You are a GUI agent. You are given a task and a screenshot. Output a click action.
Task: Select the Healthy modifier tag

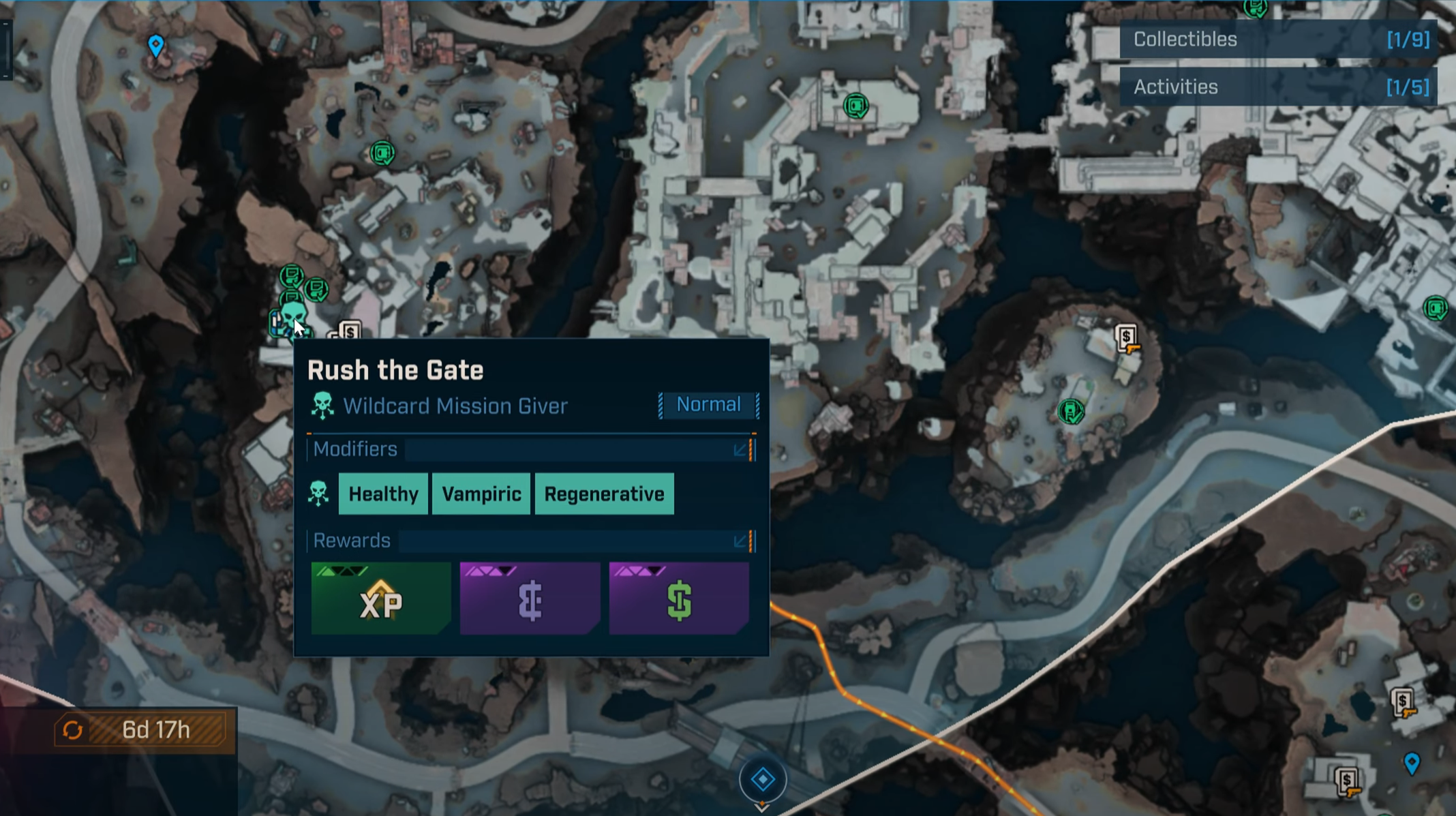click(383, 494)
